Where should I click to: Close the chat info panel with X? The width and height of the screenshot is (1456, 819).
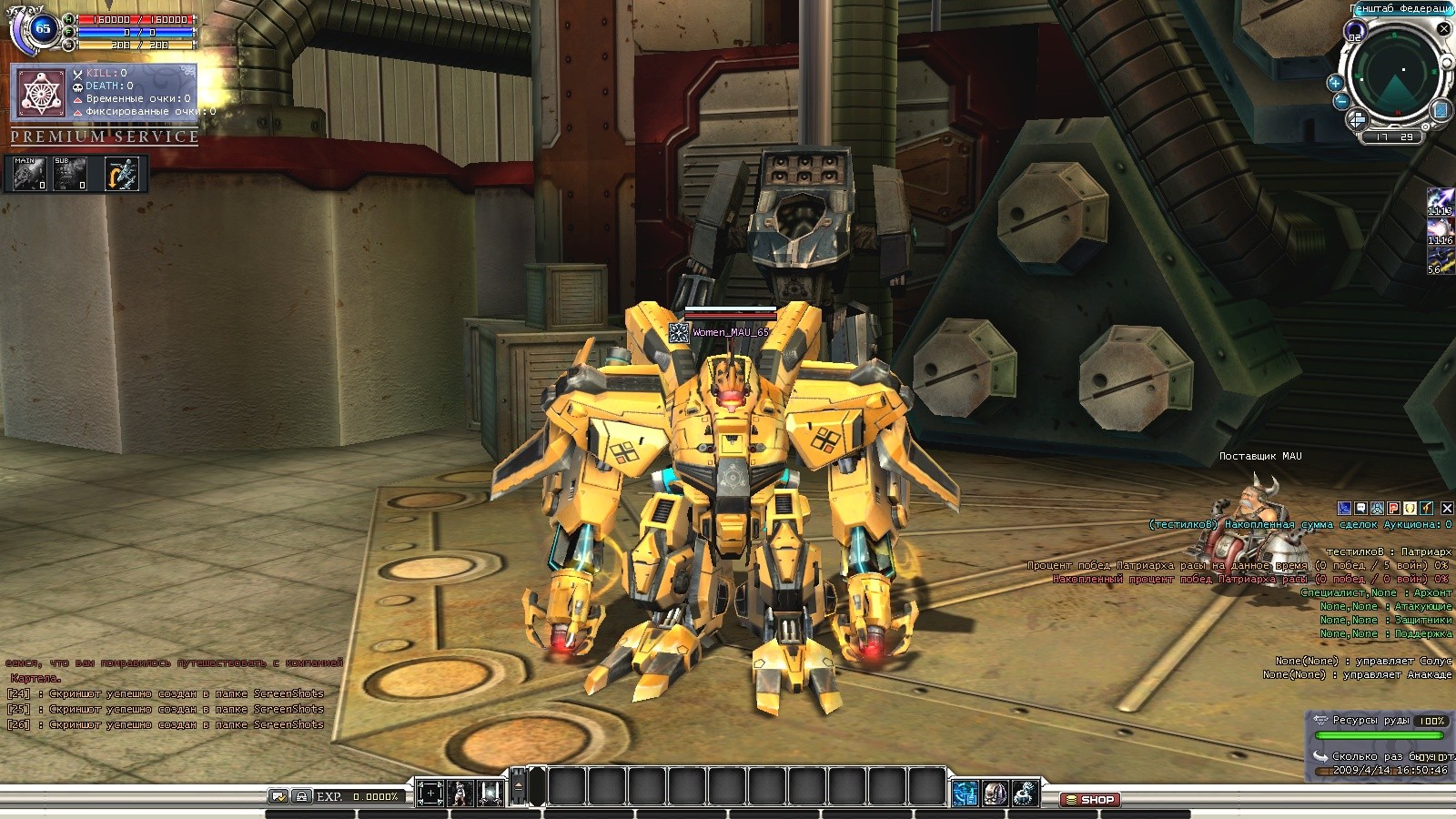[1447, 508]
